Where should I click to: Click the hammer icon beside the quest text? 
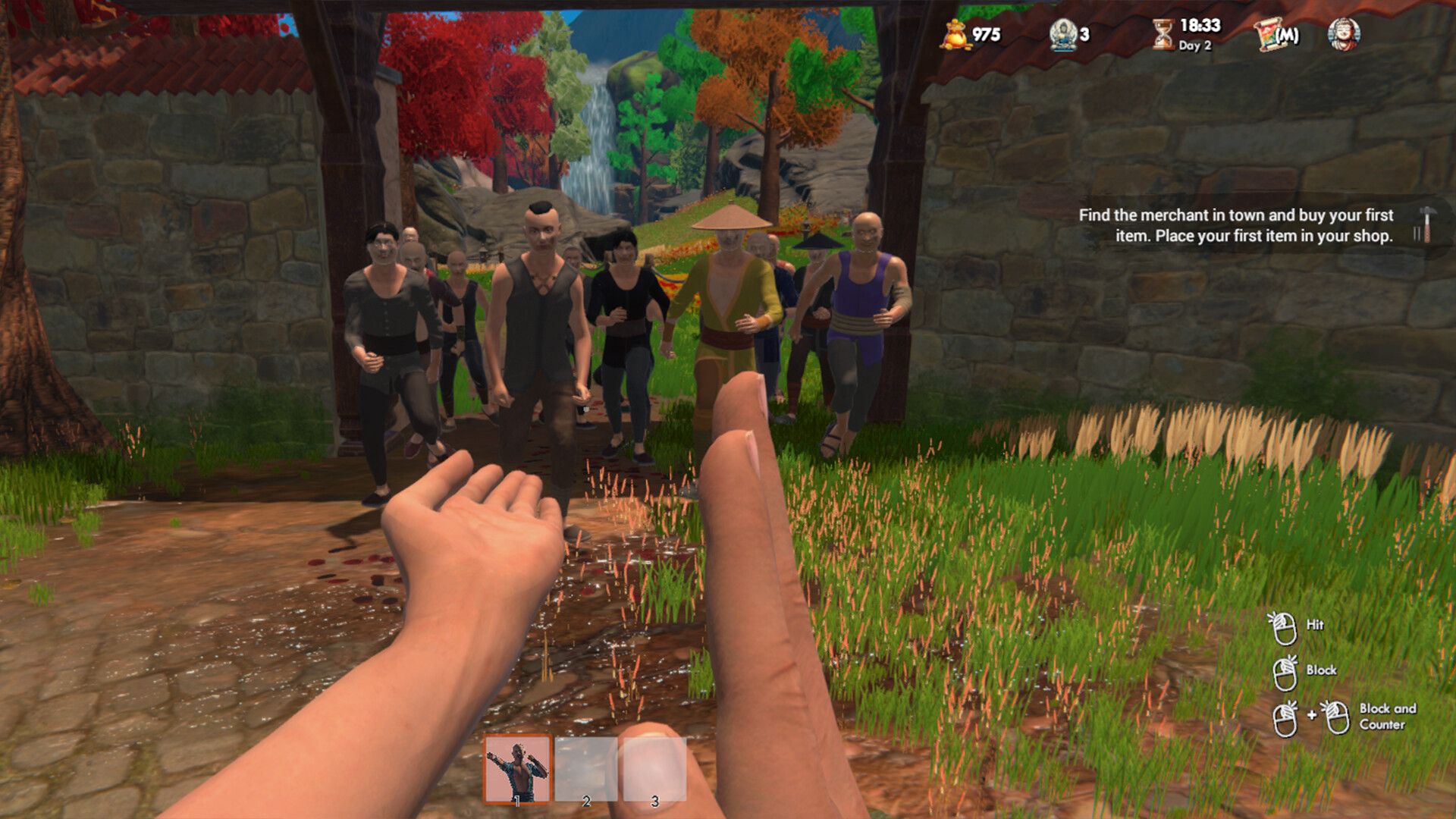click(x=1424, y=225)
